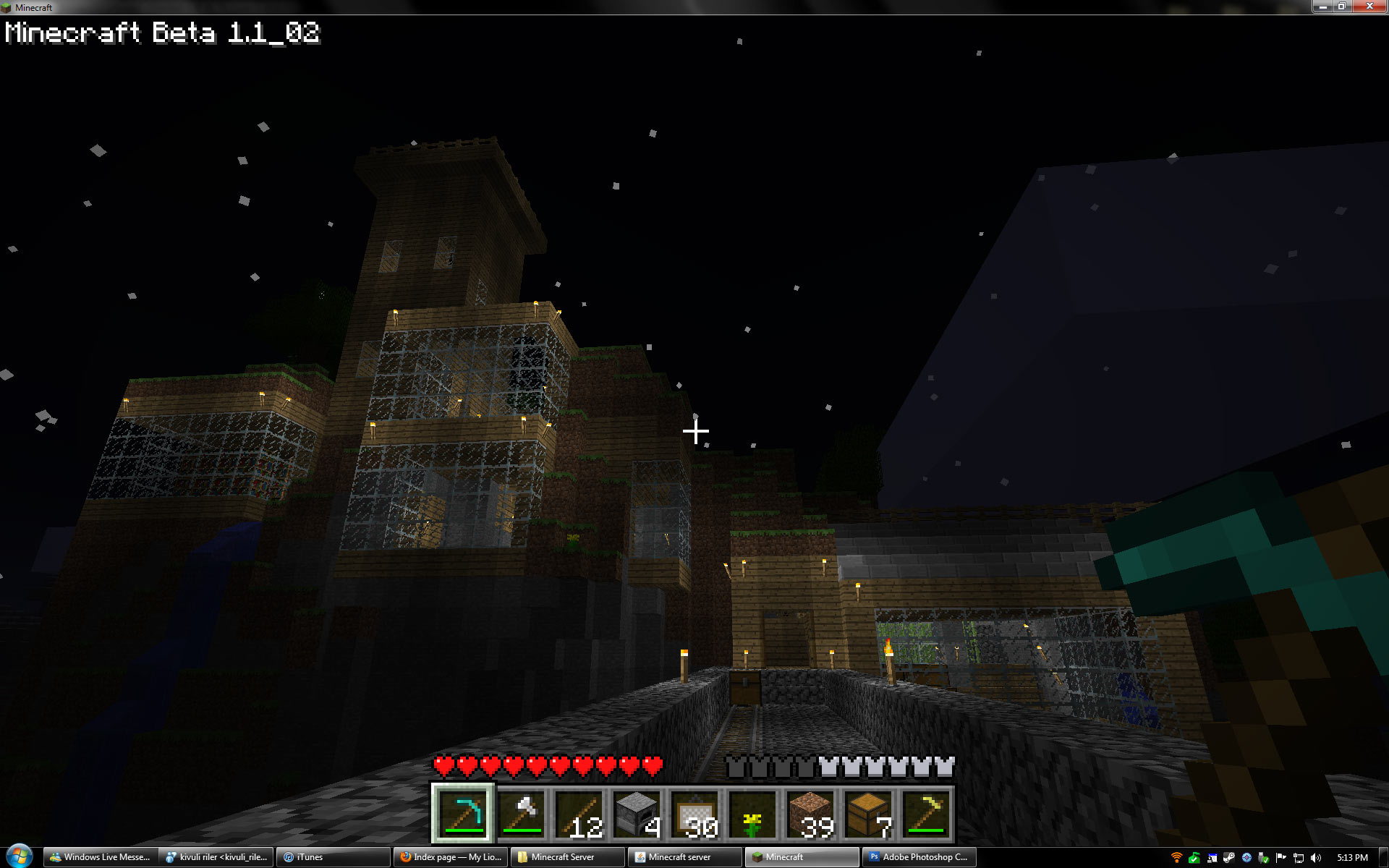Select the furnace hotbar slot
The width and height of the screenshot is (1389, 868).
637,814
